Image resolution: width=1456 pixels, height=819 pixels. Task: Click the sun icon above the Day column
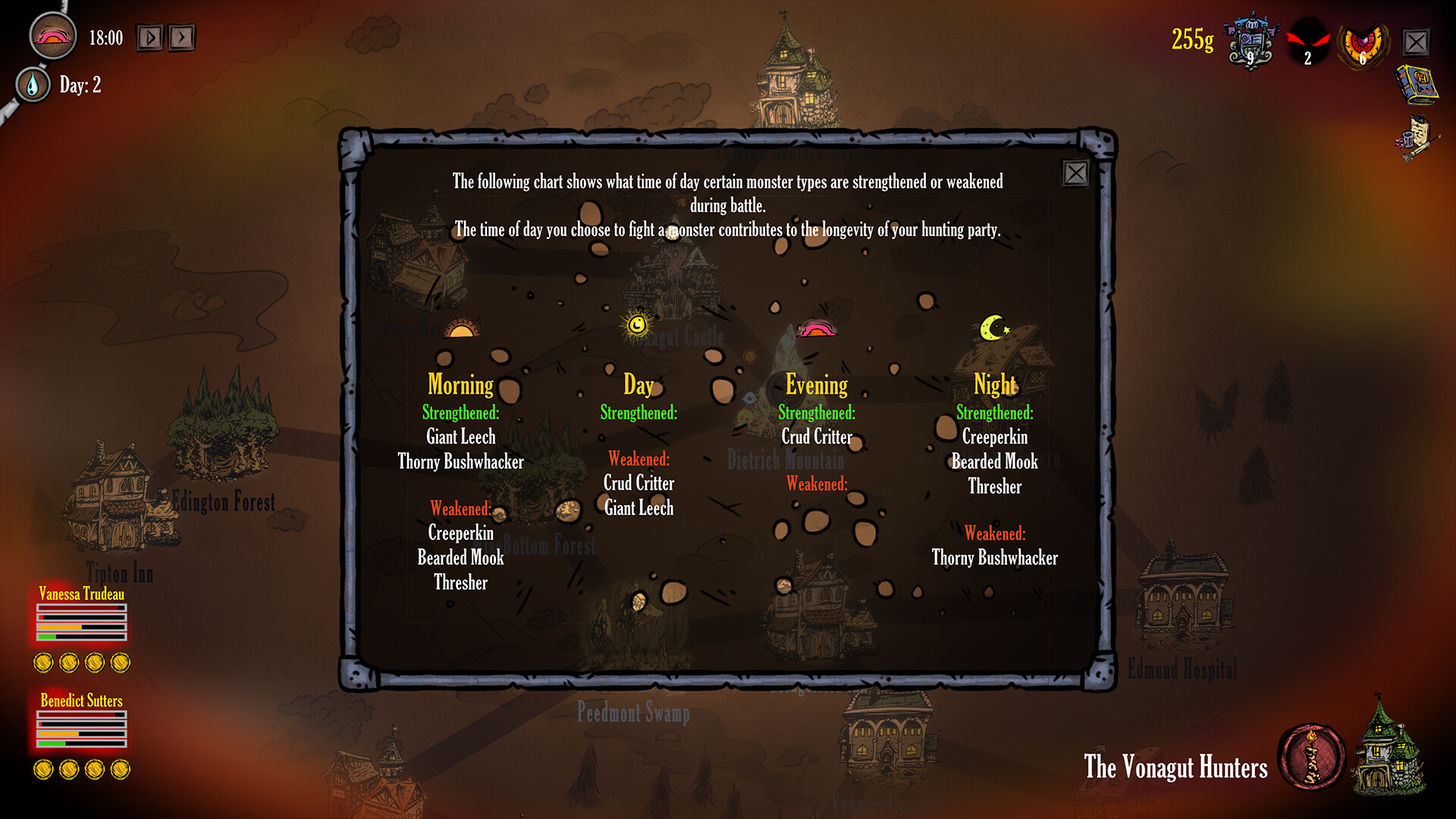click(x=637, y=328)
